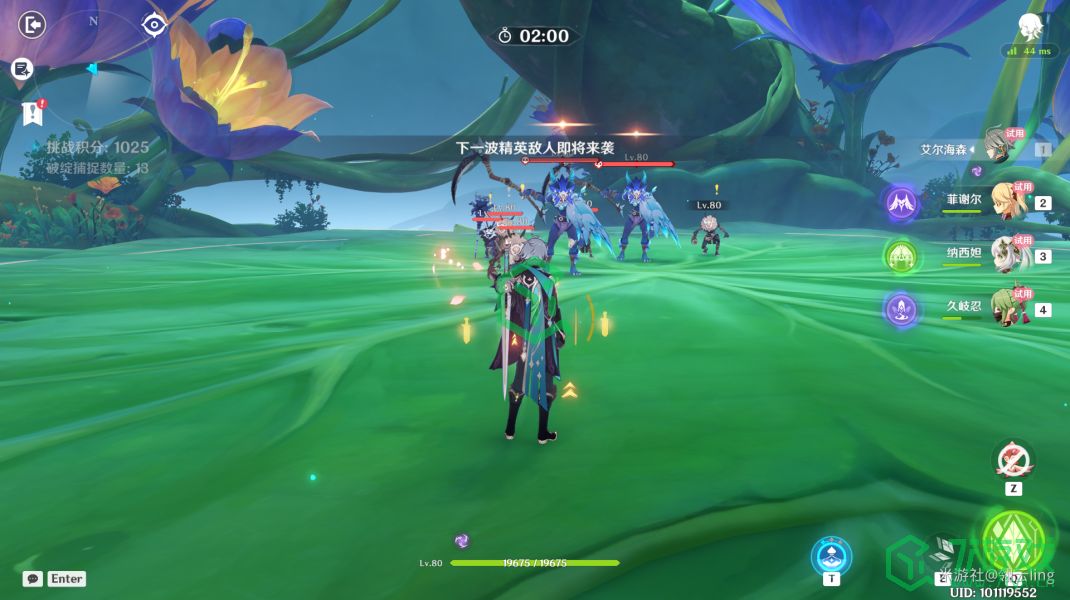Activate the eye-shaped Elemental Sight icon

click(153, 24)
